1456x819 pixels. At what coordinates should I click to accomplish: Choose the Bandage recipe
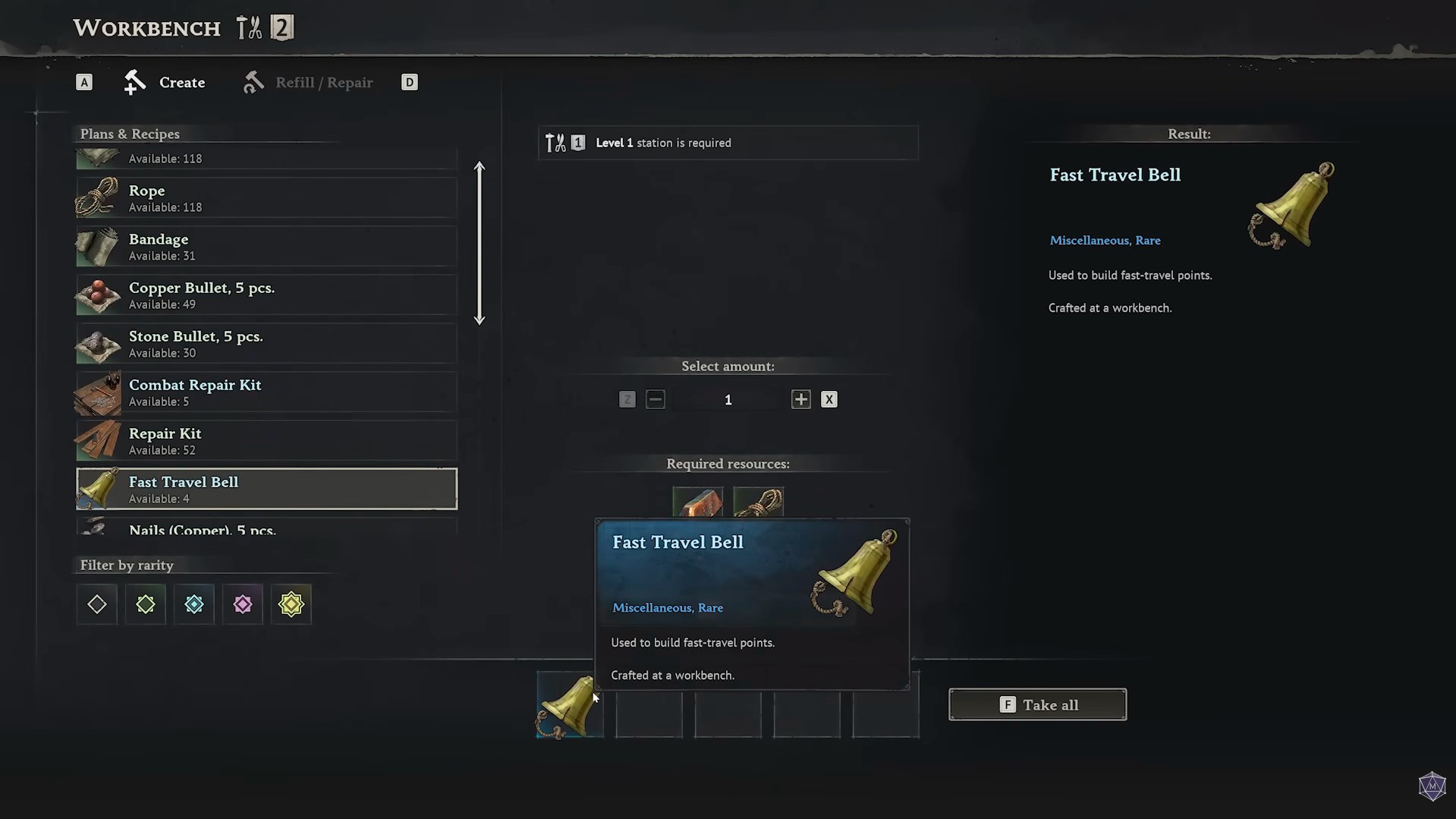(x=266, y=246)
